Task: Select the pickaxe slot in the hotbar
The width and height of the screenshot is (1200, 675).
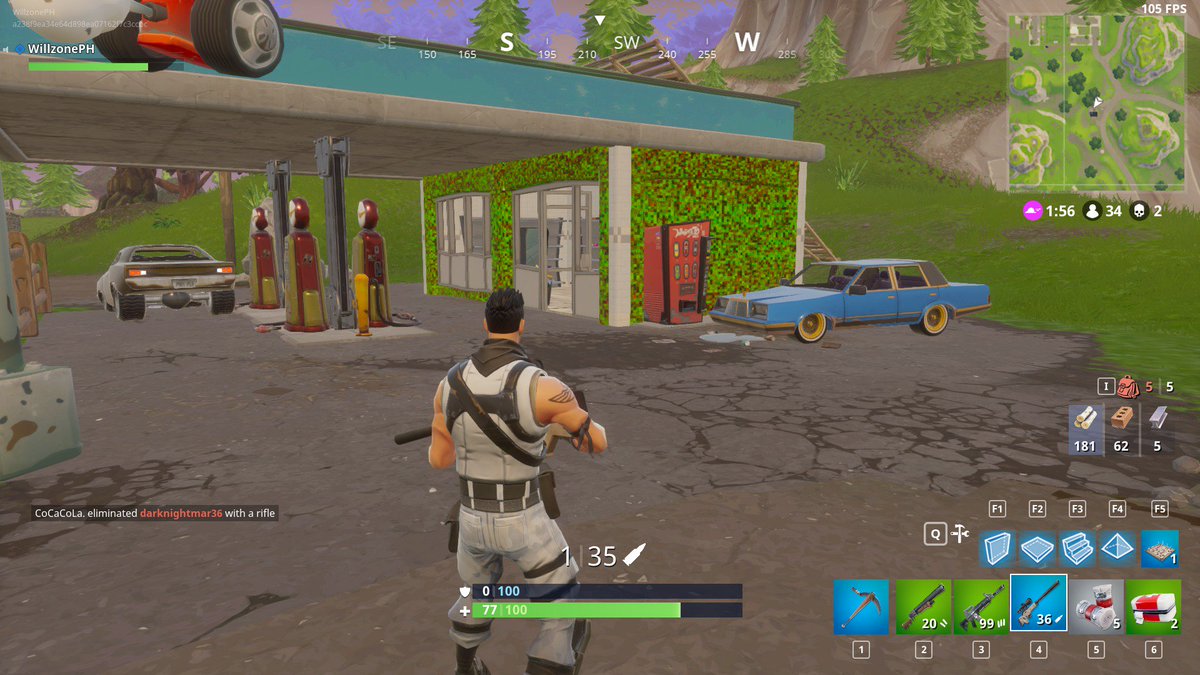Action: pyautogui.click(x=861, y=605)
